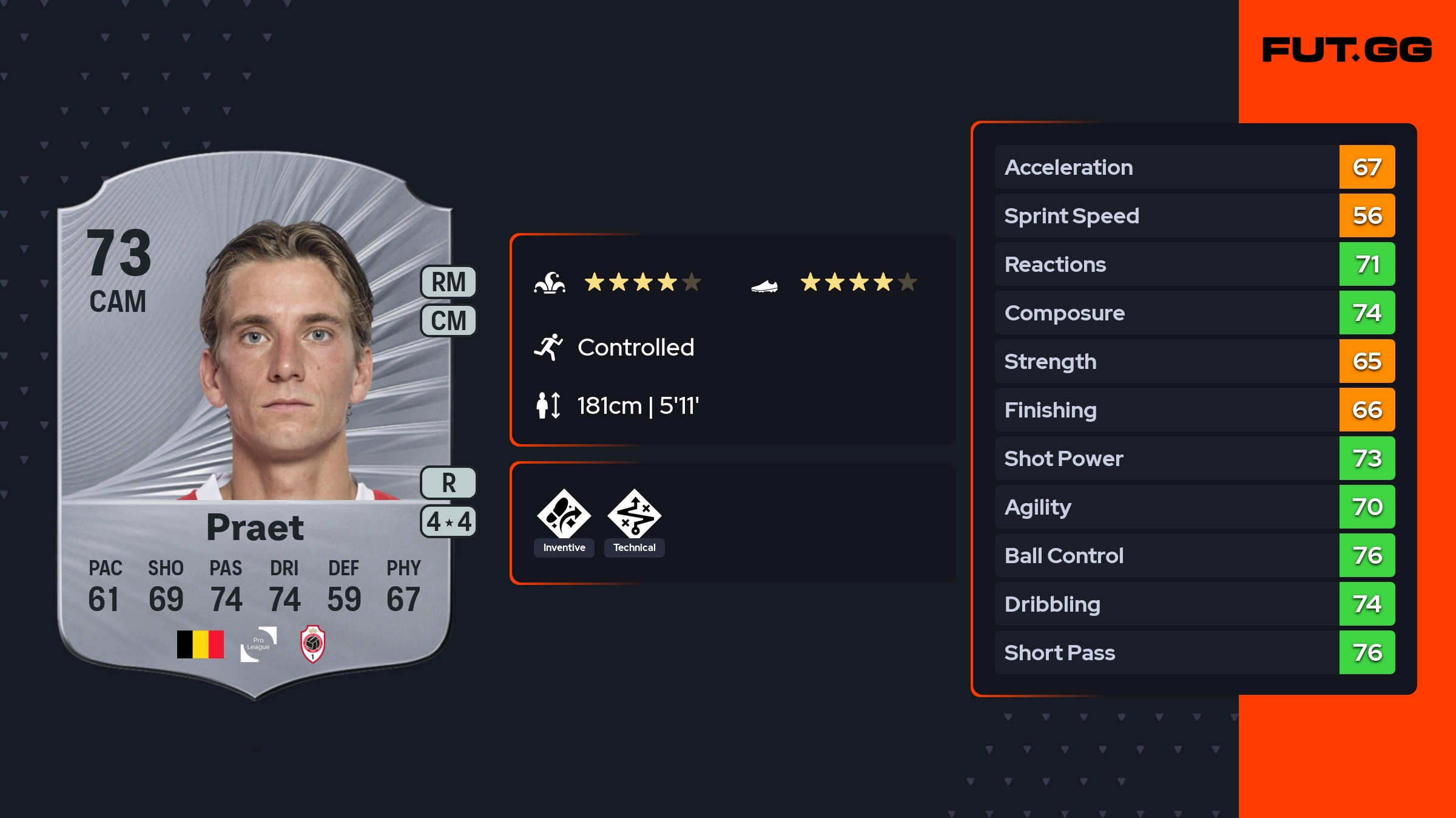Select the club crest on the card
1456x818 pixels.
click(313, 644)
